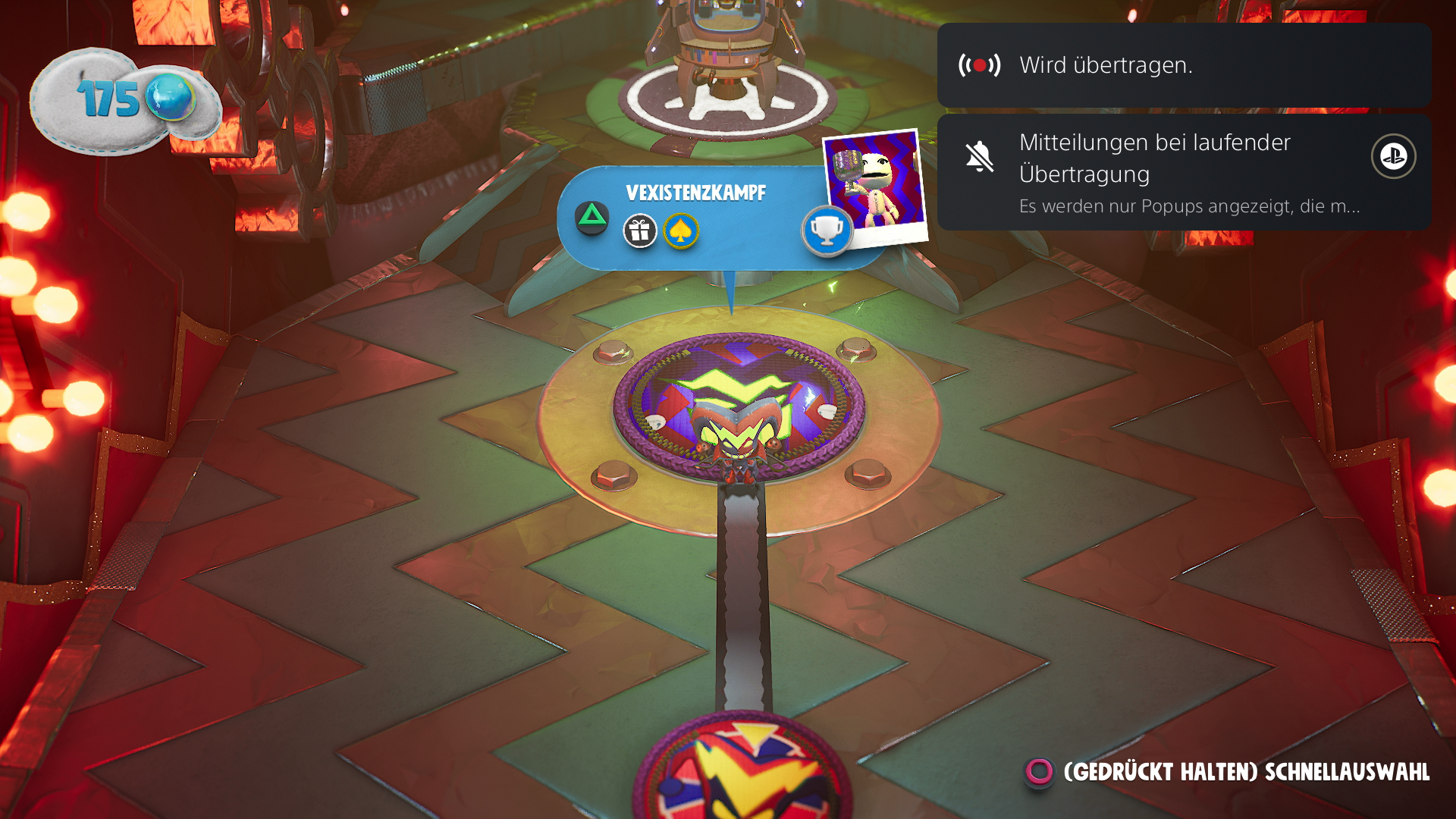Select the Vexistenzkampf level title
Viewport: 1456px width, 819px height.
point(695,193)
